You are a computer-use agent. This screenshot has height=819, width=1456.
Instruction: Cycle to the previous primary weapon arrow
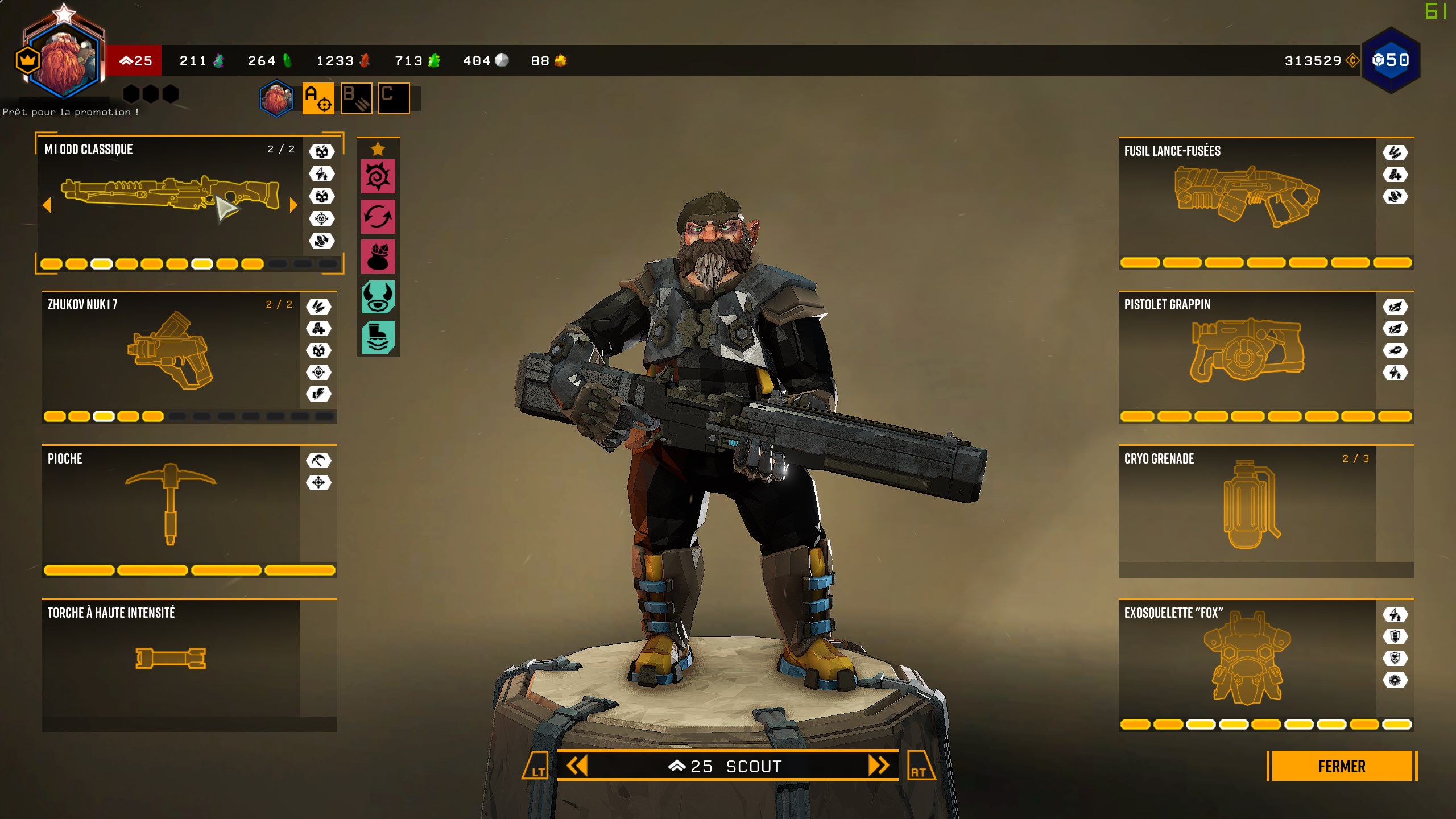(x=47, y=205)
